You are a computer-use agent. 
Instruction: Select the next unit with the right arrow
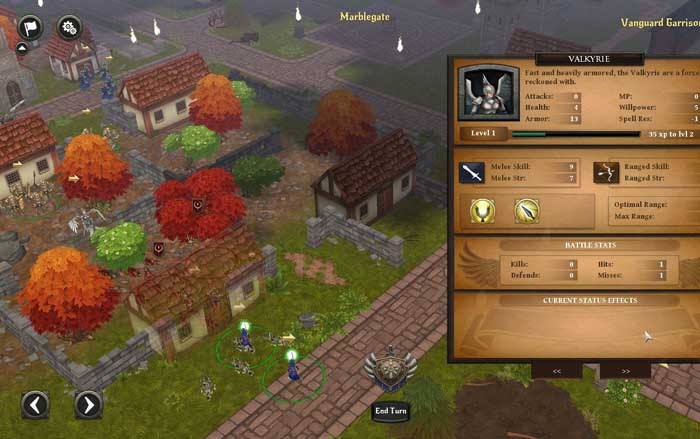tap(88, 404)
